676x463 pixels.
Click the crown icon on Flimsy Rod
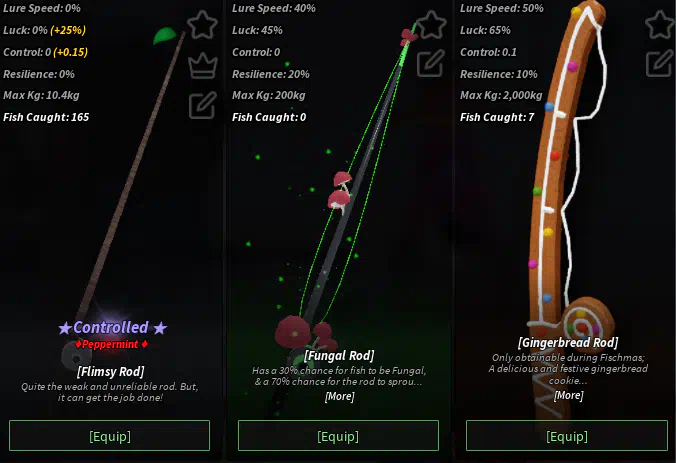pyautogui.click(x=202, y=65)
